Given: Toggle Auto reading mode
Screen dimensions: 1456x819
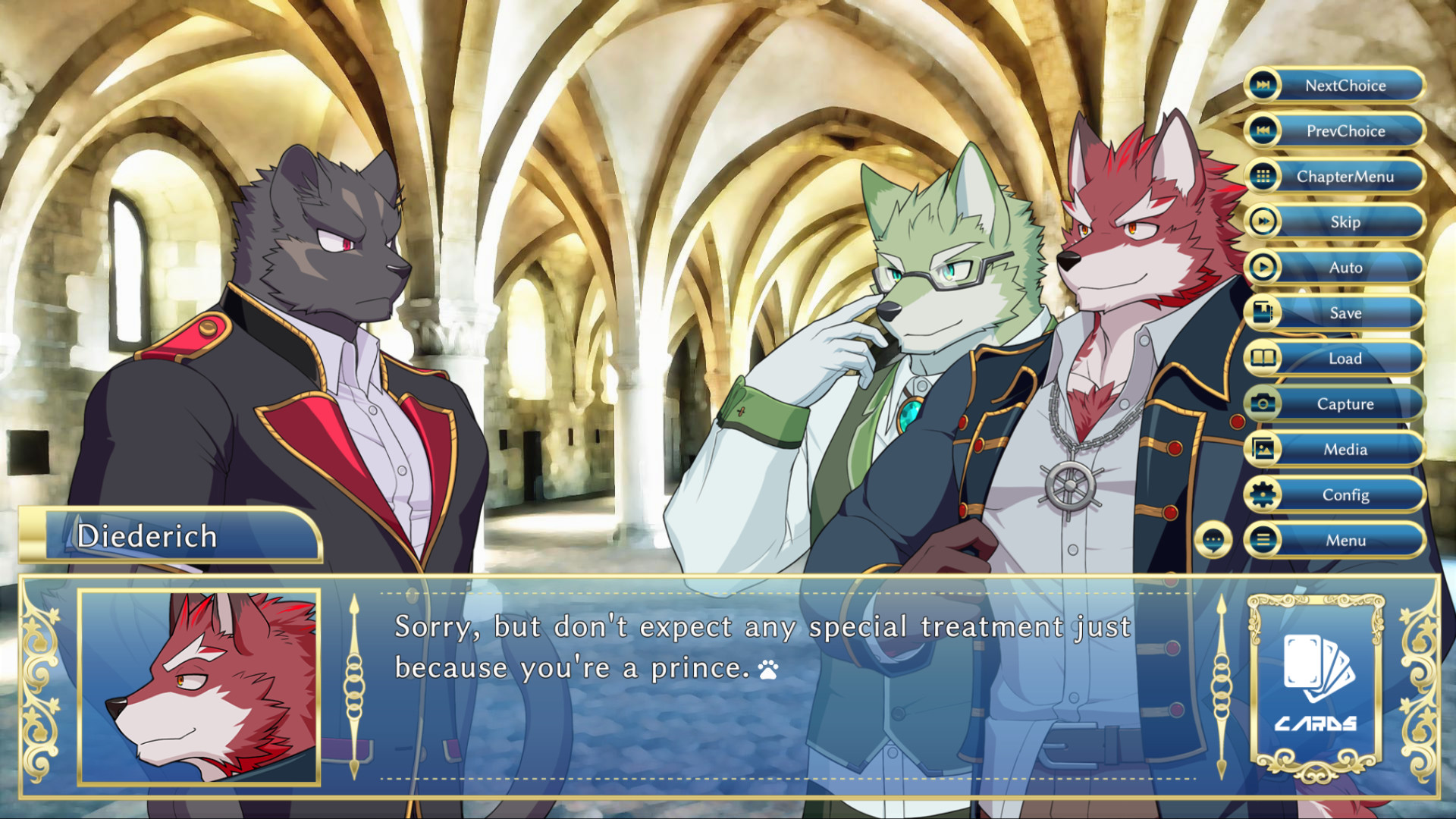Looking at the screenshot, I should (x=1346, y=267).
